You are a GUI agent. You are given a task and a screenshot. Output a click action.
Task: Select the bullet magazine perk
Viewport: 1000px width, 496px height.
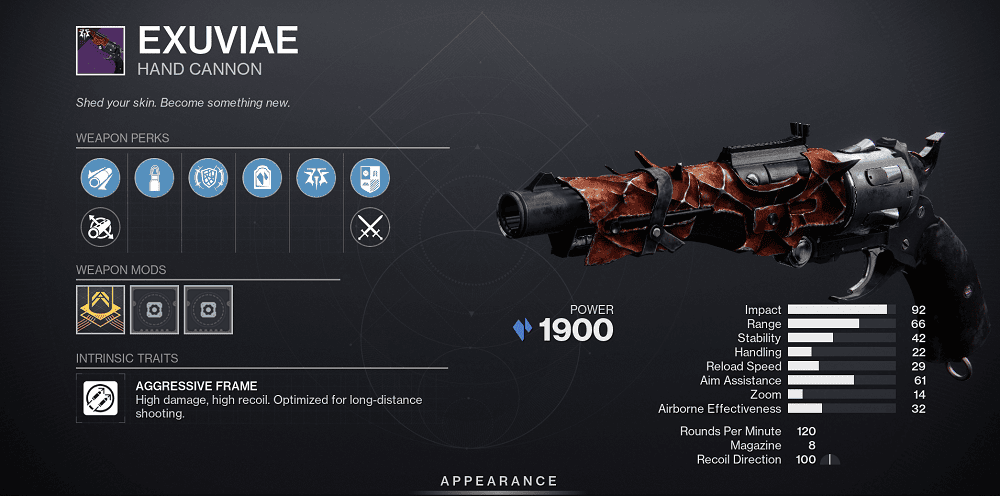pyautogui.click(x=154, y=179)
